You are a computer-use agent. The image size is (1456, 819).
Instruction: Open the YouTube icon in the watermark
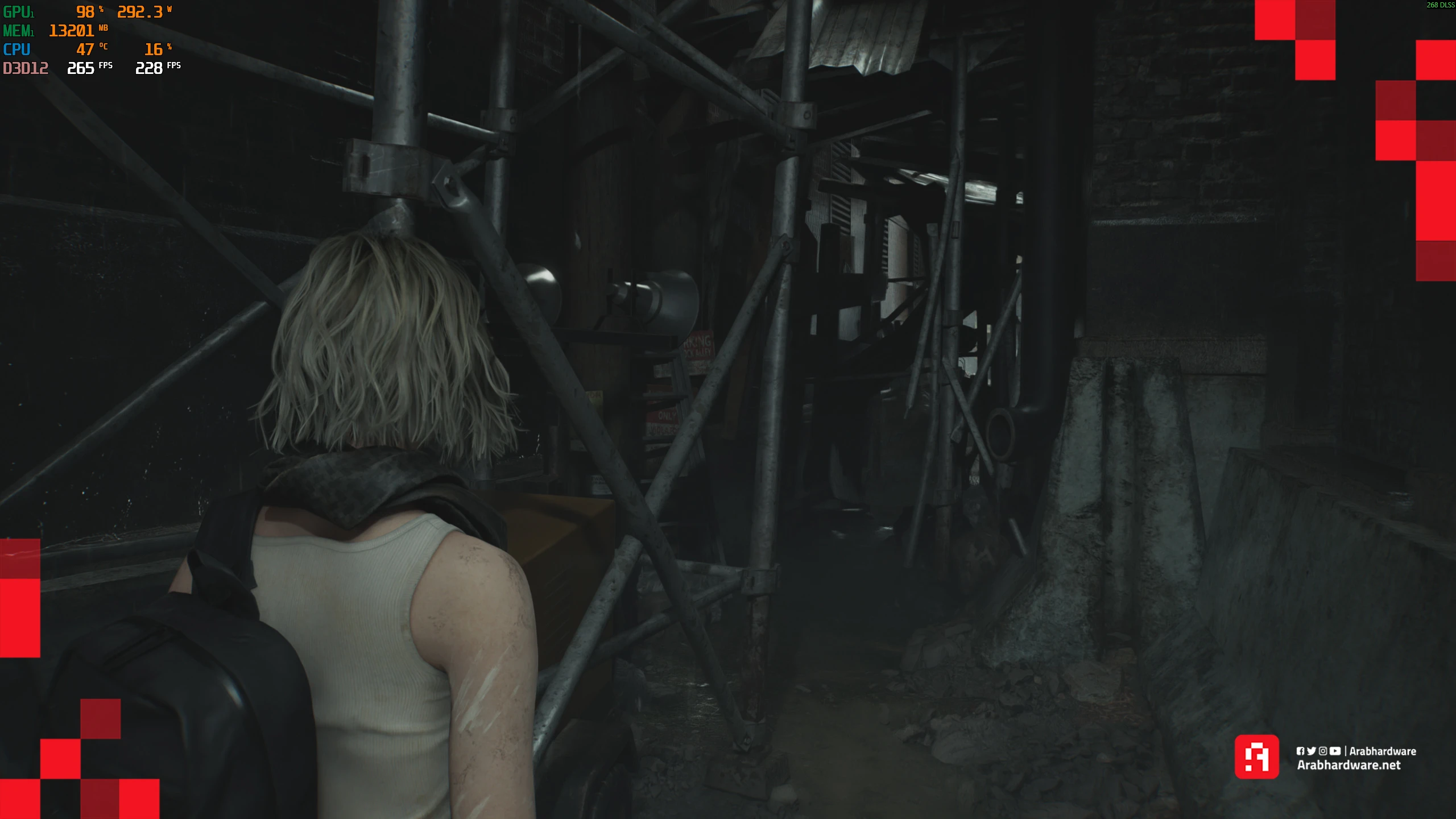click(x=1335, y=751)
